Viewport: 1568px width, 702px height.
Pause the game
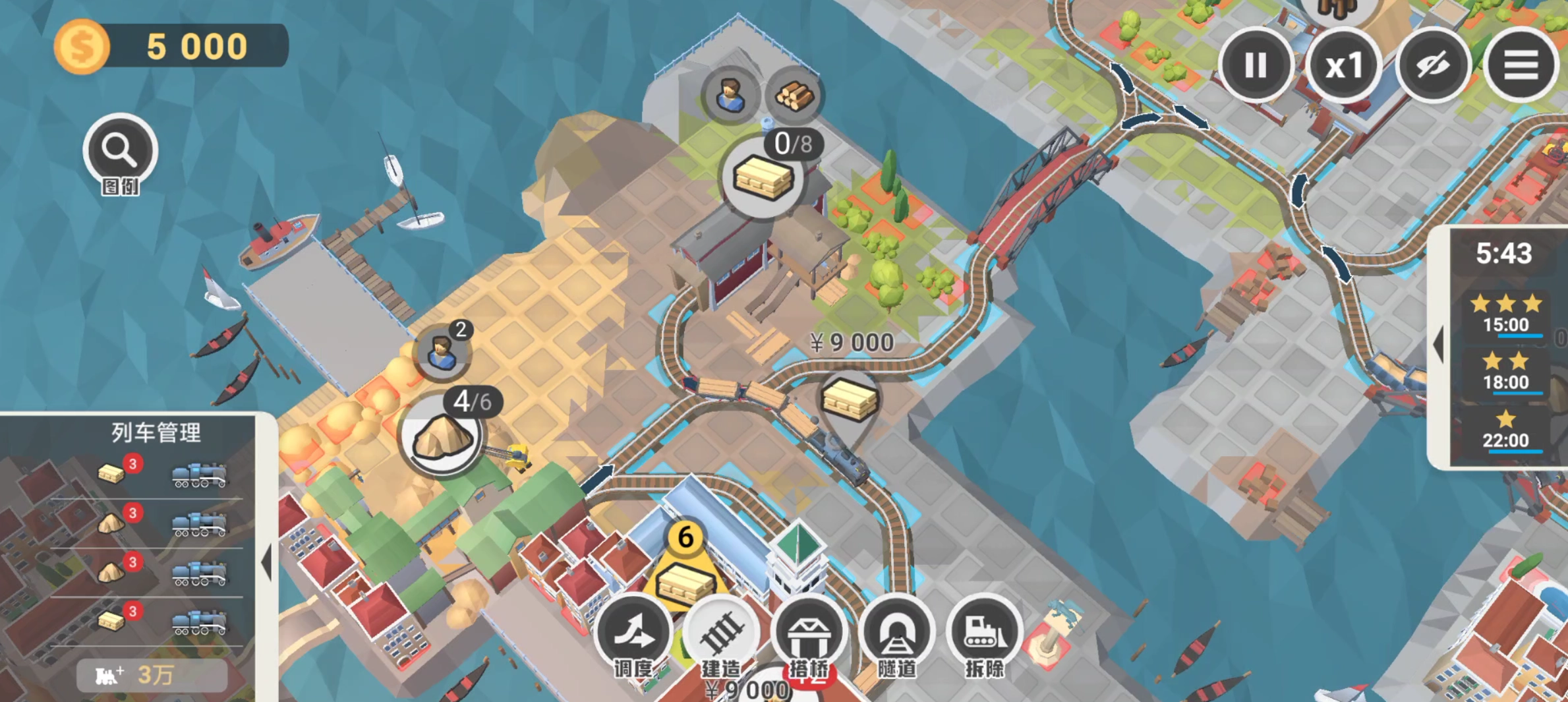(x=1255, y=65)
